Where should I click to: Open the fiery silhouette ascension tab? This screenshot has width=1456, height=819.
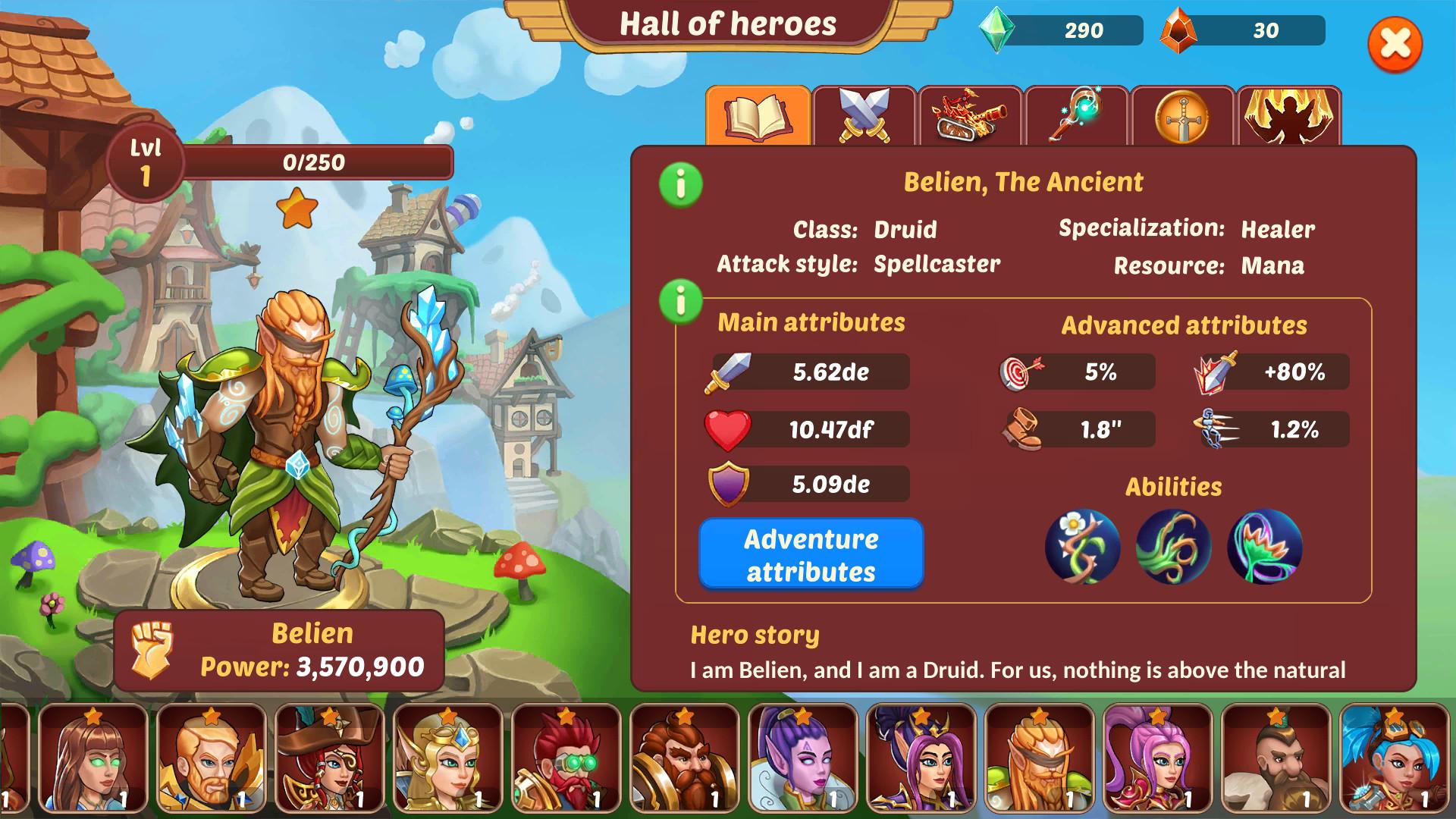point(1288,115)
